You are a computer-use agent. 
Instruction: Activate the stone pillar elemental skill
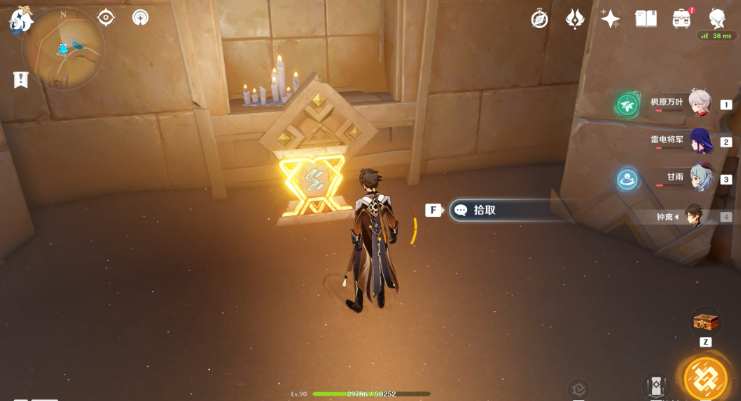[656, 387]
